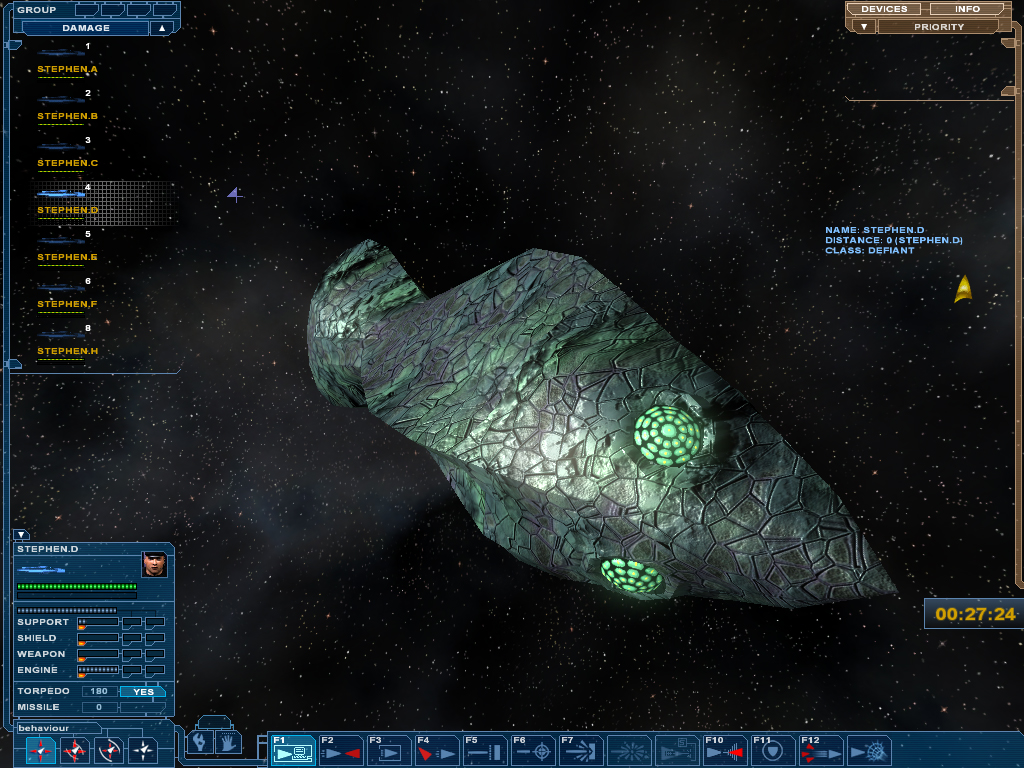Switch to the INFO tab
Image resolution: width=1024 pixels, height=768 pixels.
967,9
